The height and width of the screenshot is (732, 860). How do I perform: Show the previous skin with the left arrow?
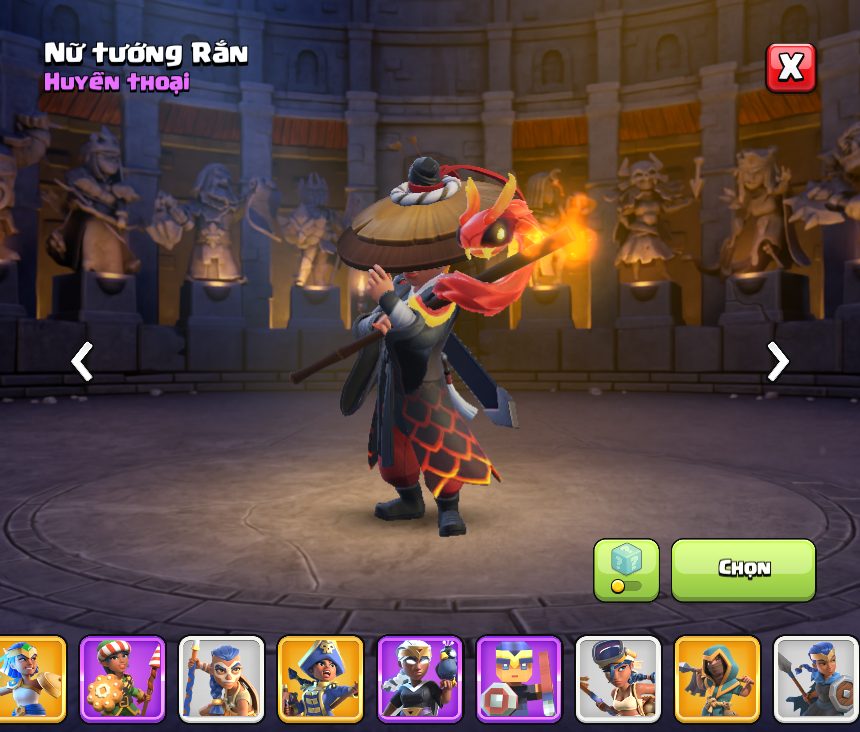click(x=82, y=361)
